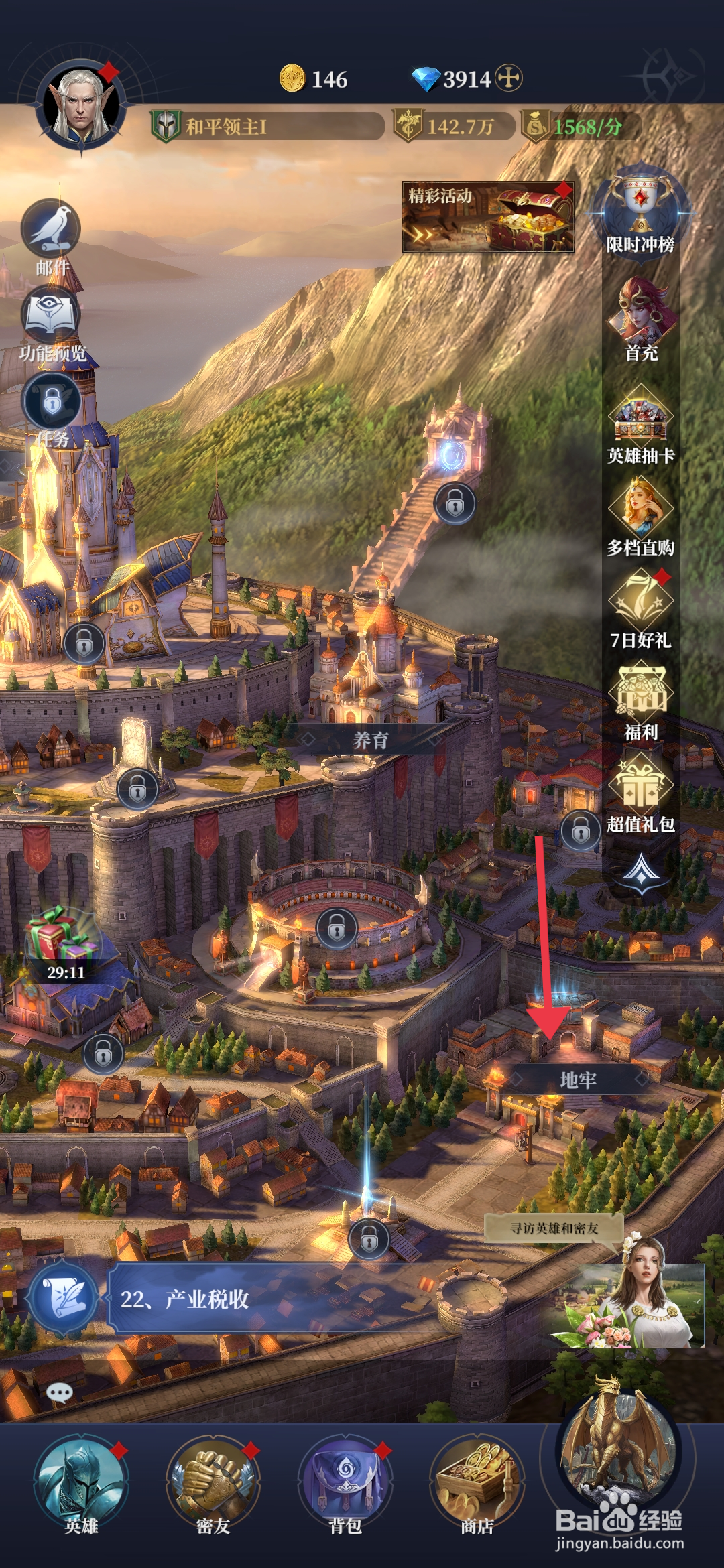Open 功能预览 feature preview
724x1568 pixels.
52,318
